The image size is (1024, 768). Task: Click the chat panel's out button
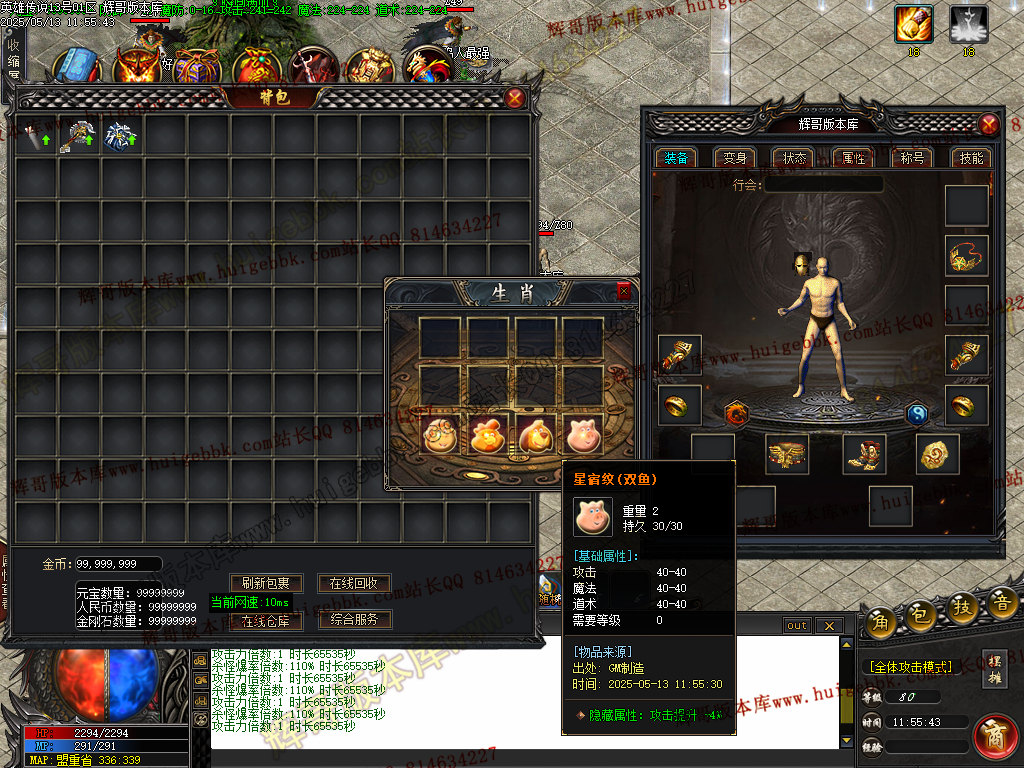[x=797, y=626]
